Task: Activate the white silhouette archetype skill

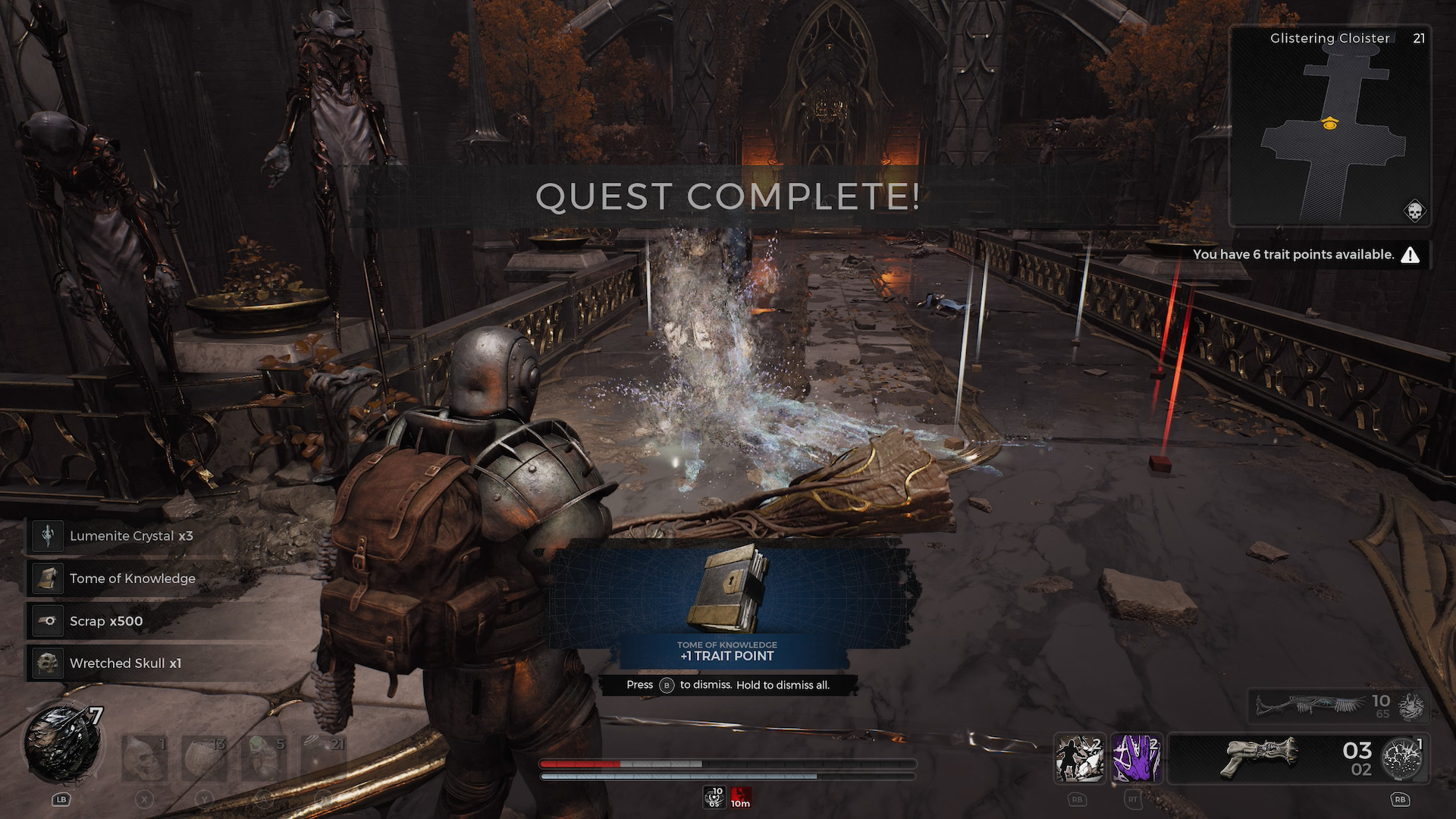Action: pyautogui.click(x=1079, y=758)
